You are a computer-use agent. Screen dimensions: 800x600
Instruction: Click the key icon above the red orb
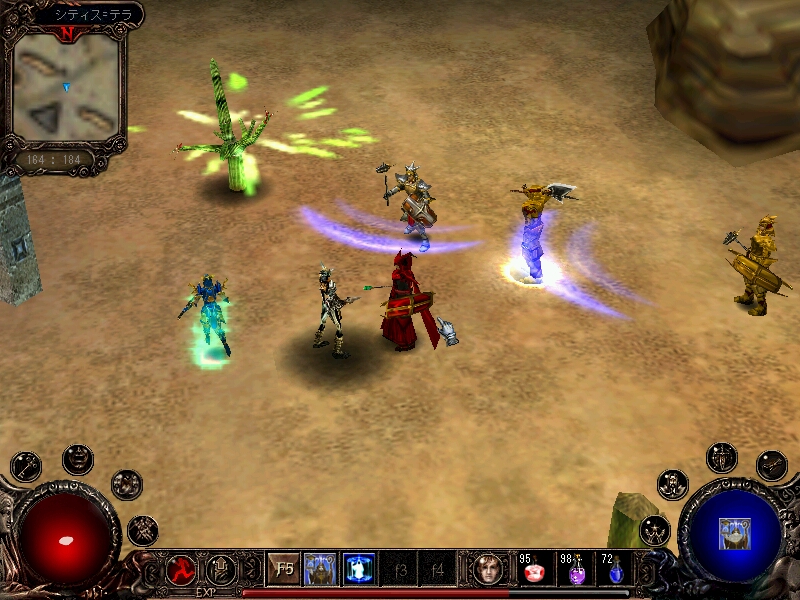click(x=26, y=466)
